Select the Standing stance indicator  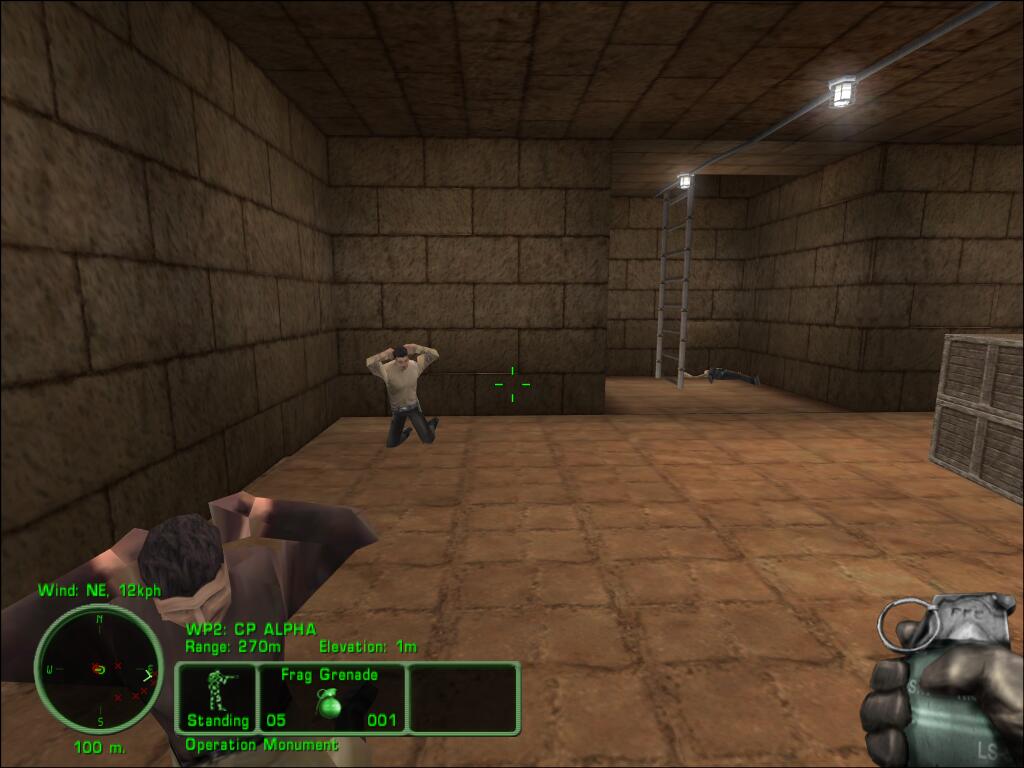coord(217,697)
